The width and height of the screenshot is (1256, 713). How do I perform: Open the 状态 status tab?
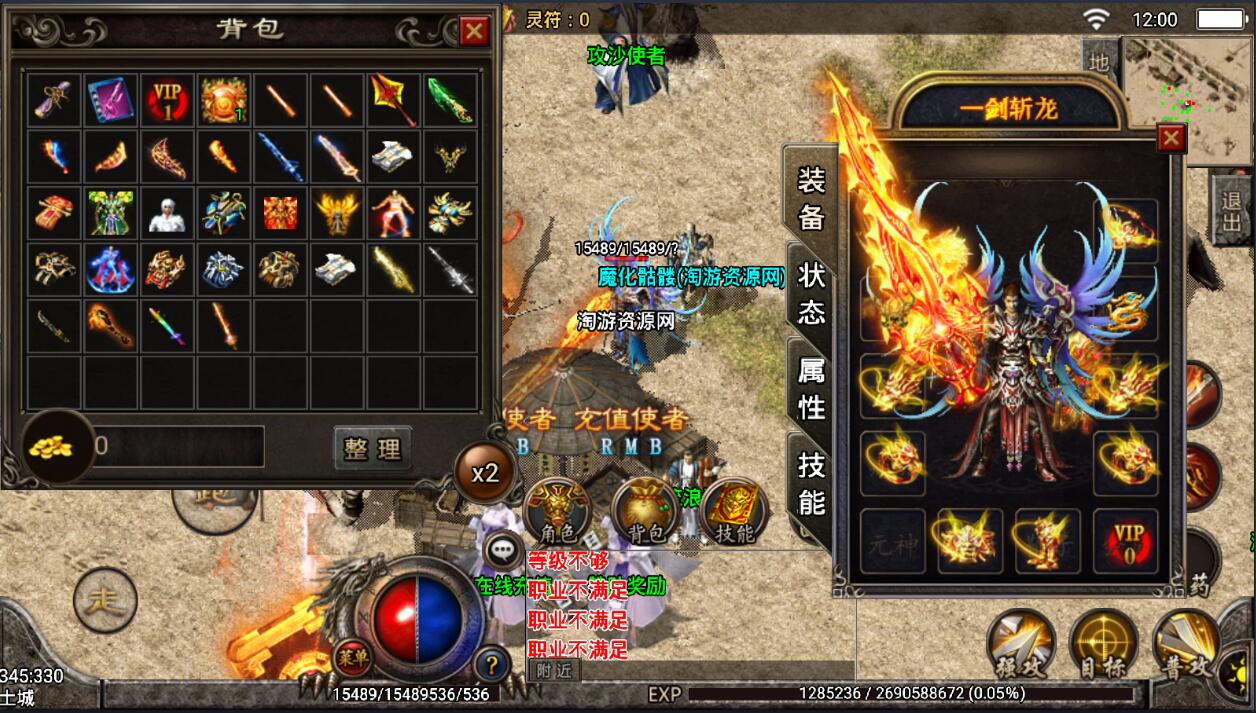point(811,294)
